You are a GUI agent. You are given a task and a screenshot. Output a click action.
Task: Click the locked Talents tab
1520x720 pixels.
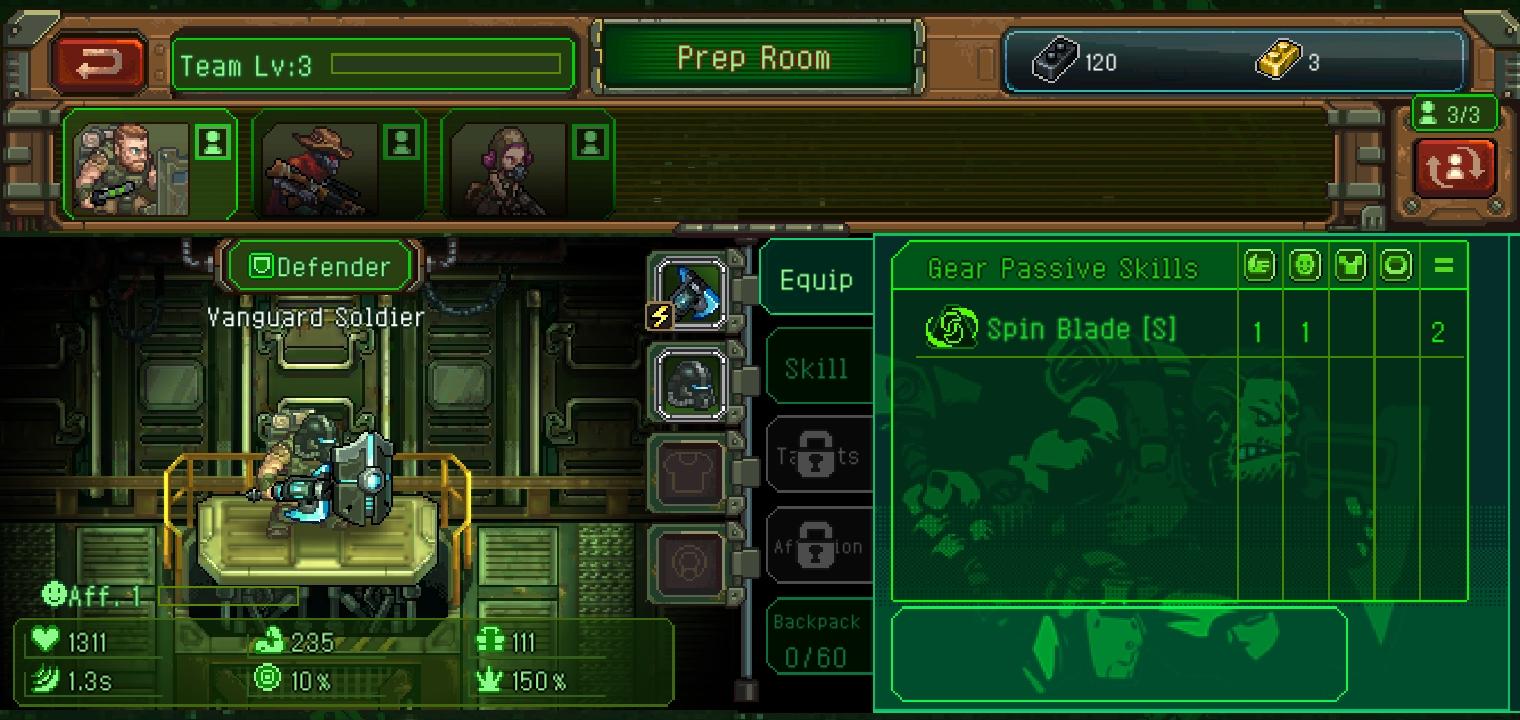[x=818, y=456]
